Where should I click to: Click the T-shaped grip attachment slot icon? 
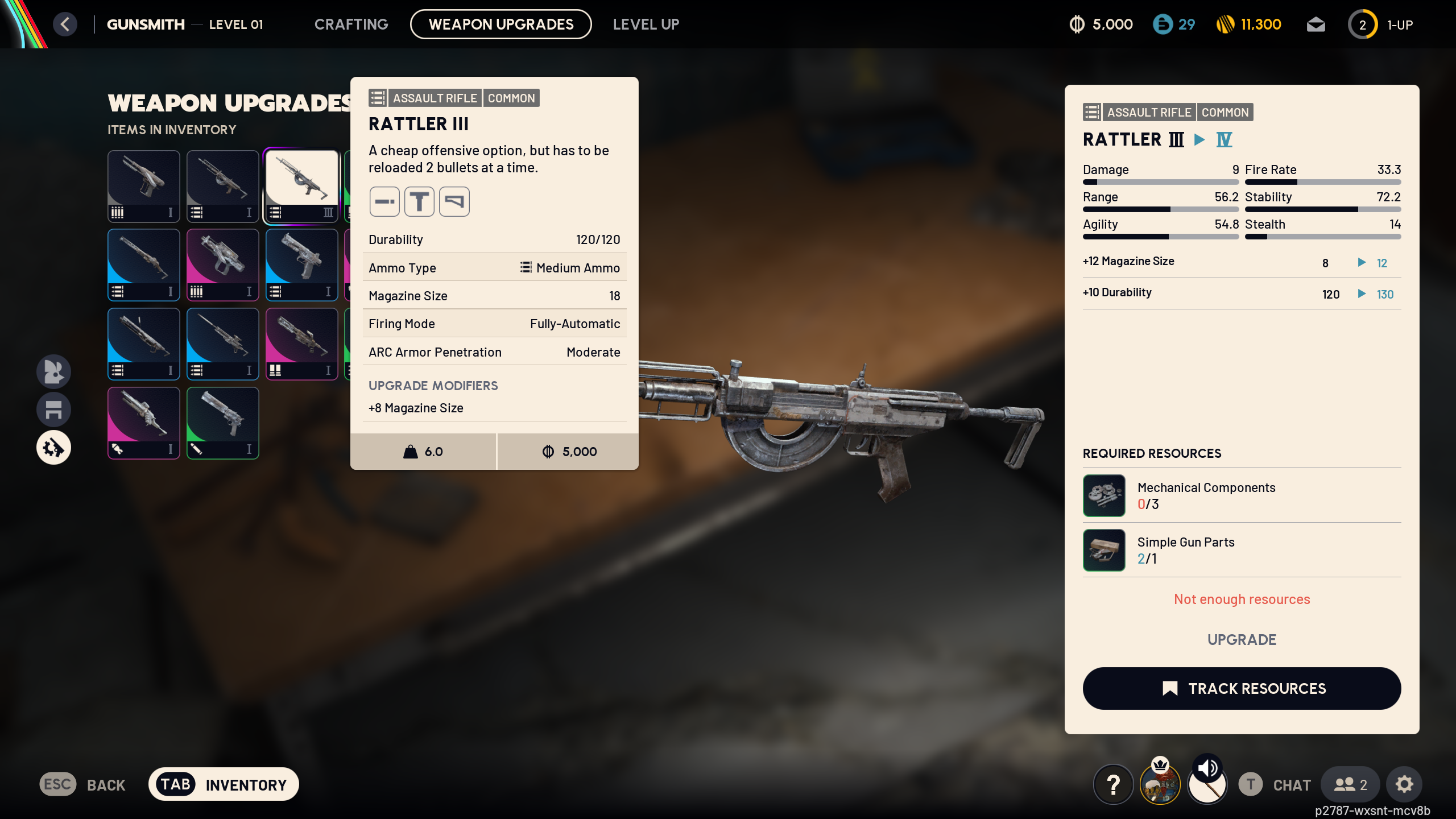point(419,201)
